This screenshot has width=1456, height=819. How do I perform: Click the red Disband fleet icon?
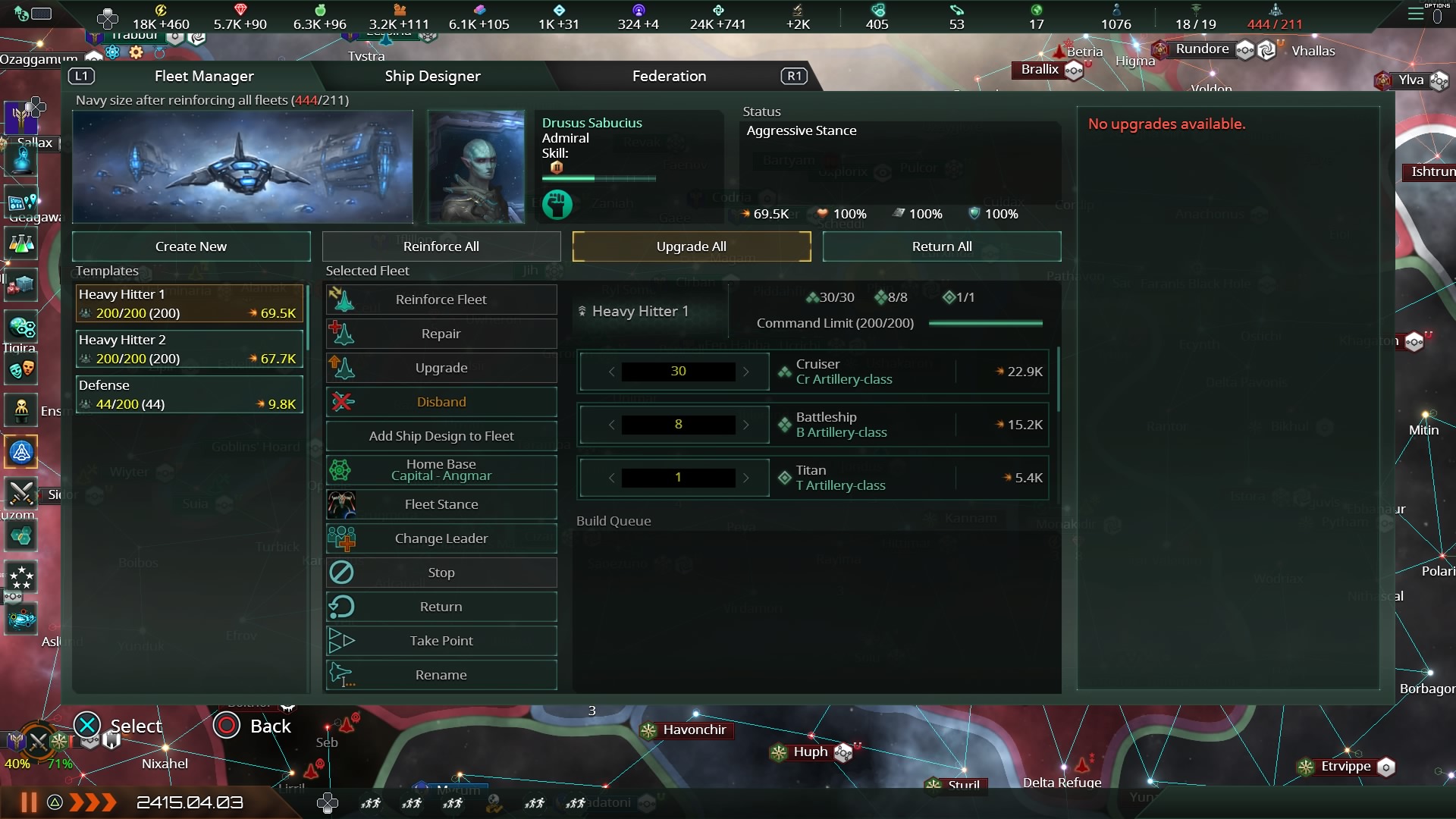pos(342,402)
